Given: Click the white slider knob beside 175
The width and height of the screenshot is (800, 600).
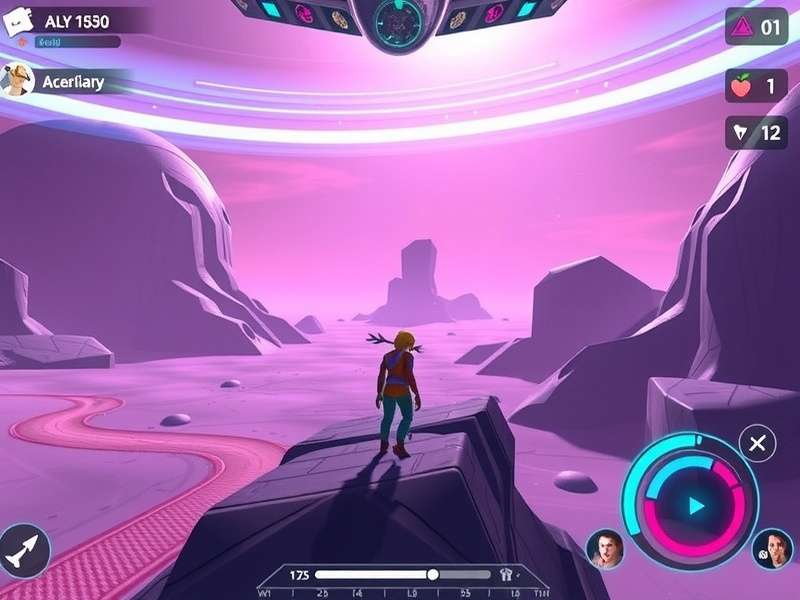Looking at the screenshot, I should pos(432,574).
